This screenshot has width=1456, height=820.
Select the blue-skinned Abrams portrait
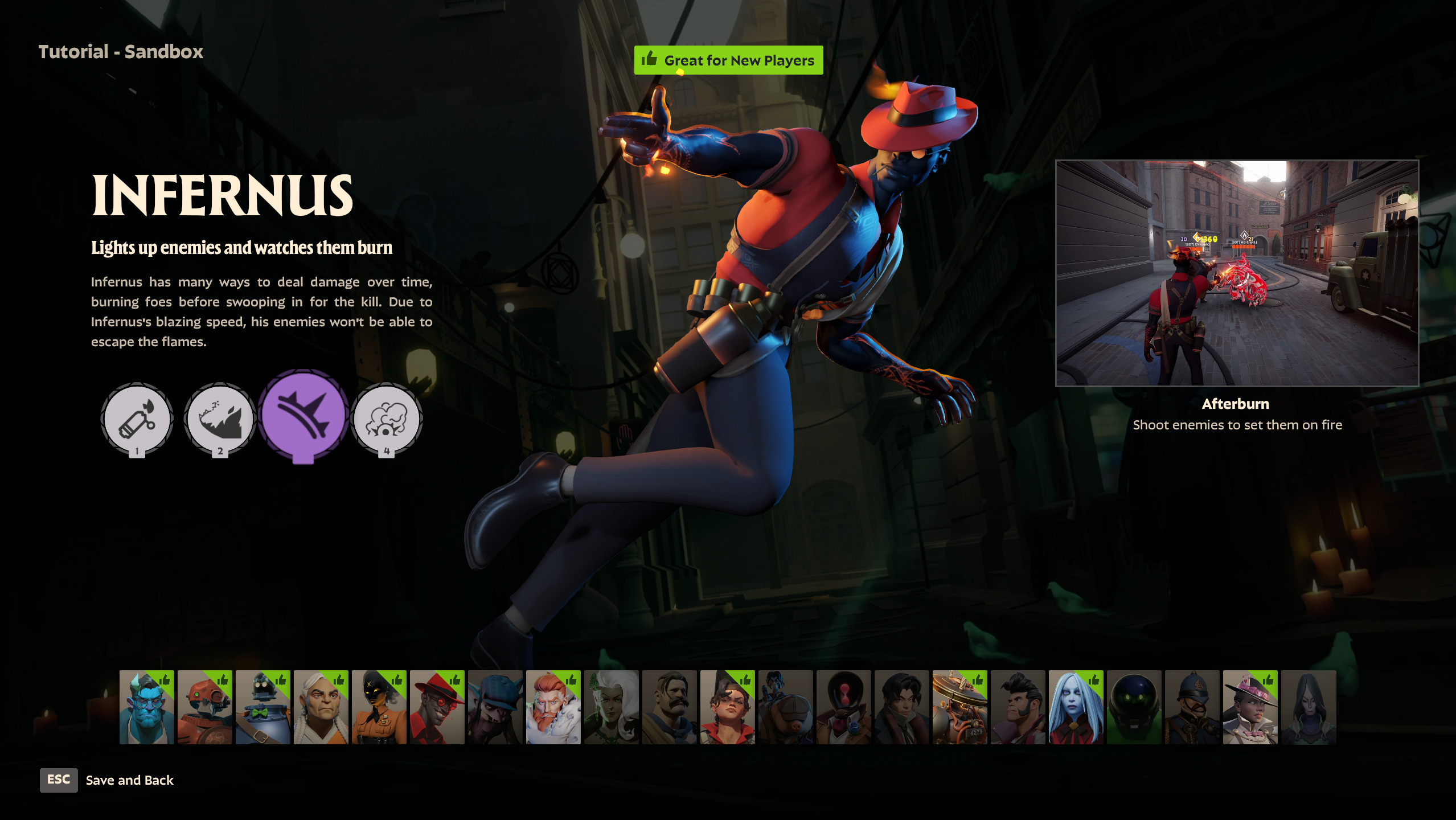point(147,707)
